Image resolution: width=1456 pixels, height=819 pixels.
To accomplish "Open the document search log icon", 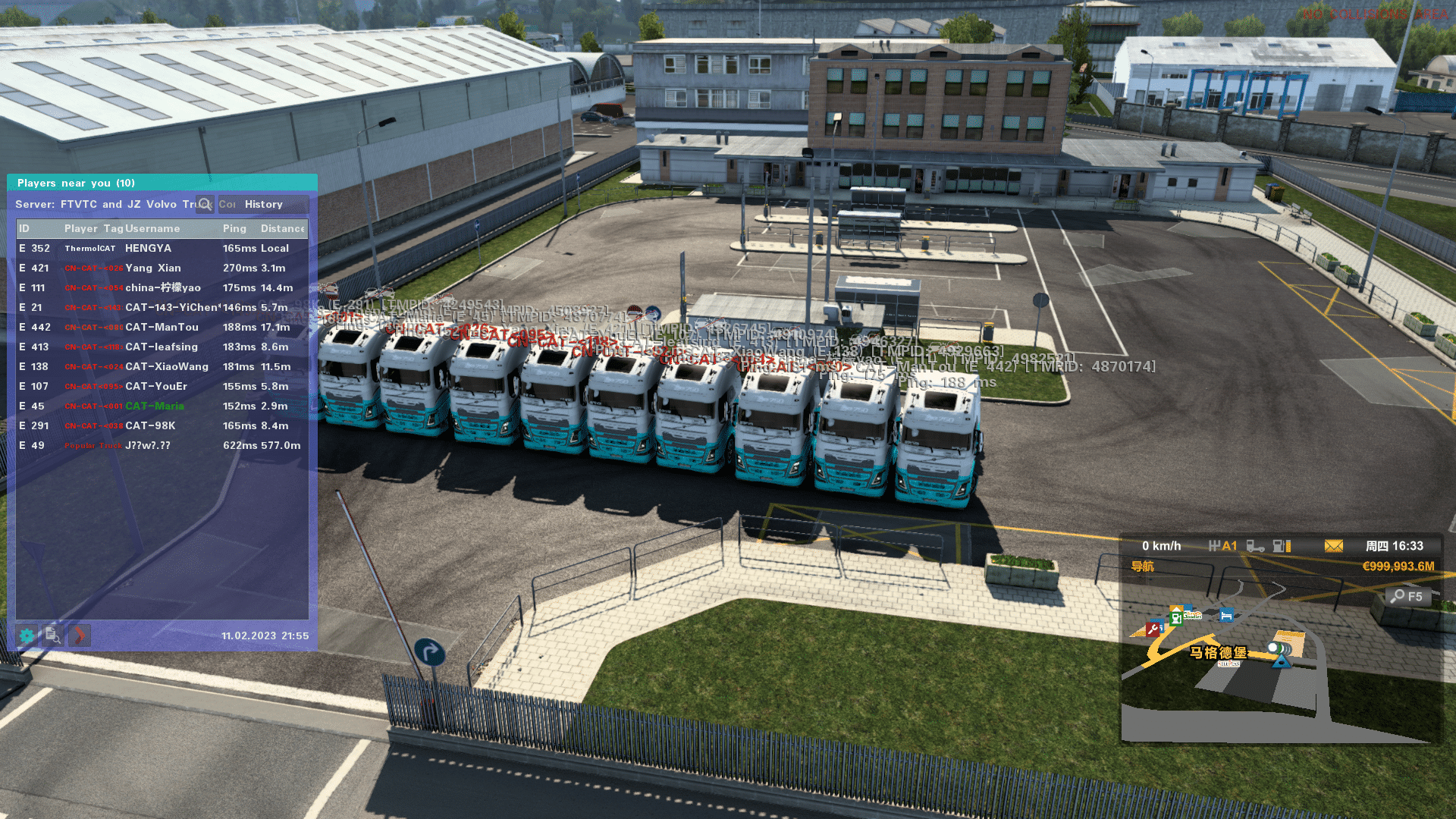I will pyautogui.click(x=52, y=635).
